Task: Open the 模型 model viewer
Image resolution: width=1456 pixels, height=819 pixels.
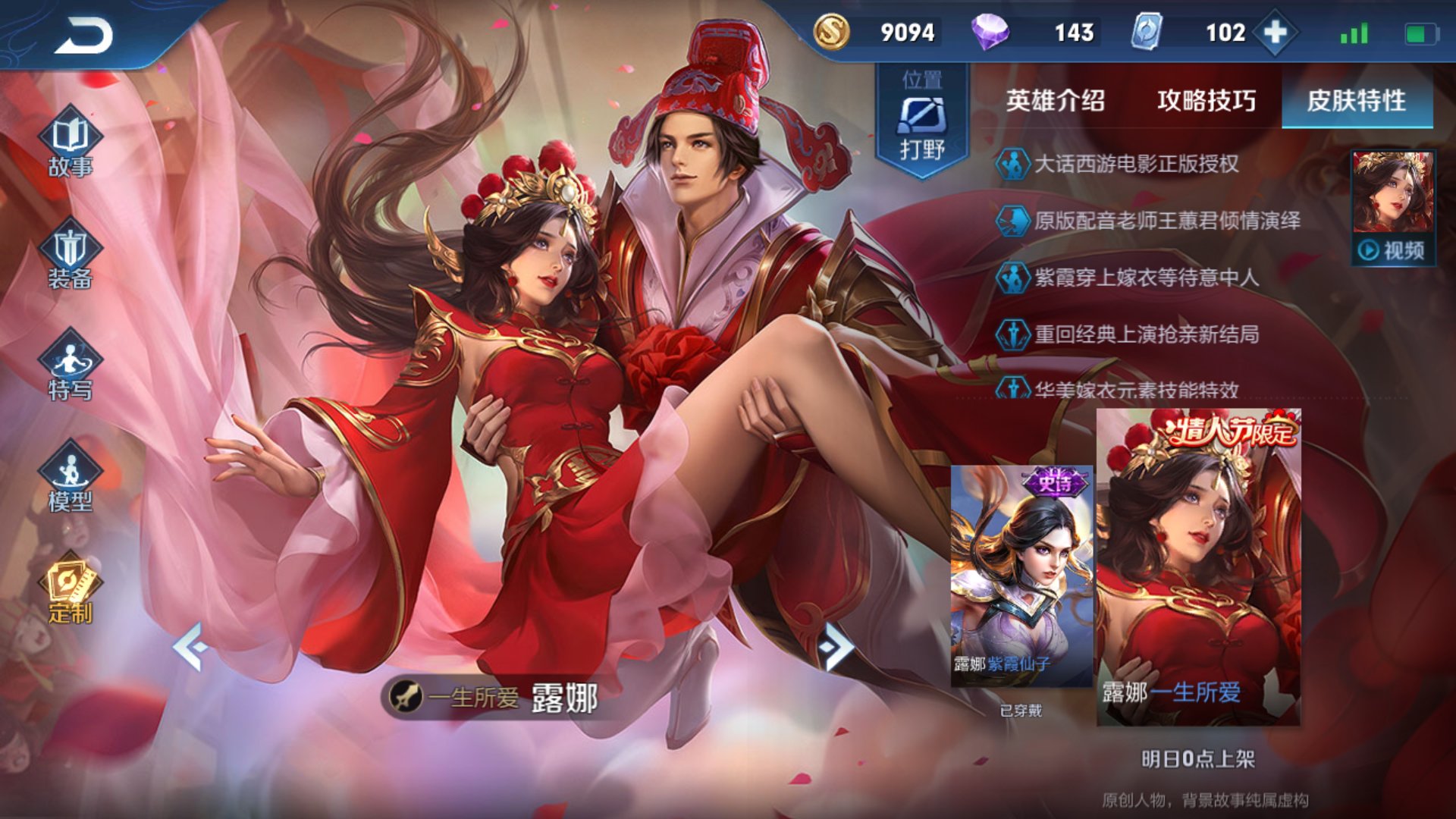Action: (x=71, y=479)
